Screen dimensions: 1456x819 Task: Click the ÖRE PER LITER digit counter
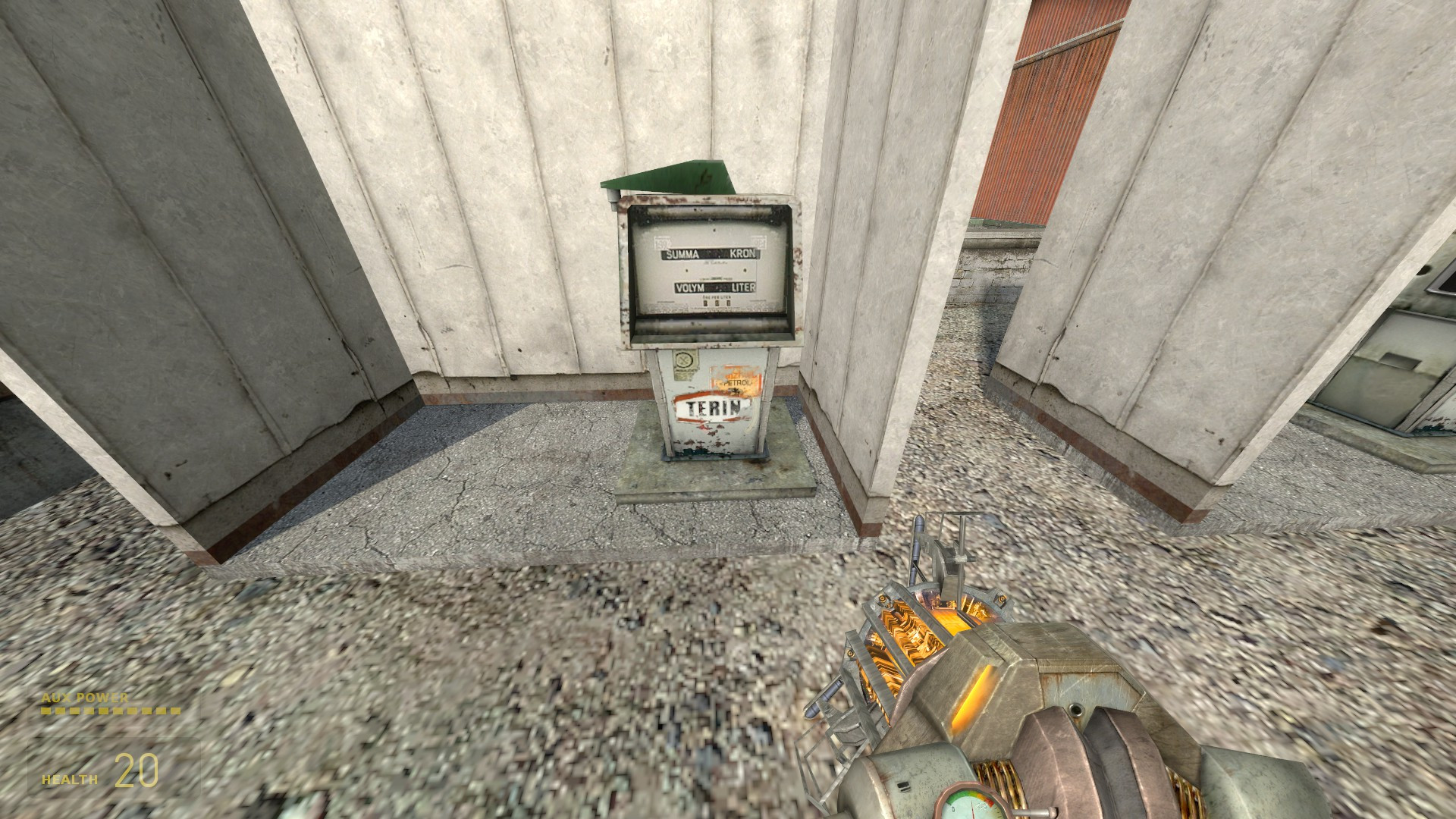click(717, 303)
